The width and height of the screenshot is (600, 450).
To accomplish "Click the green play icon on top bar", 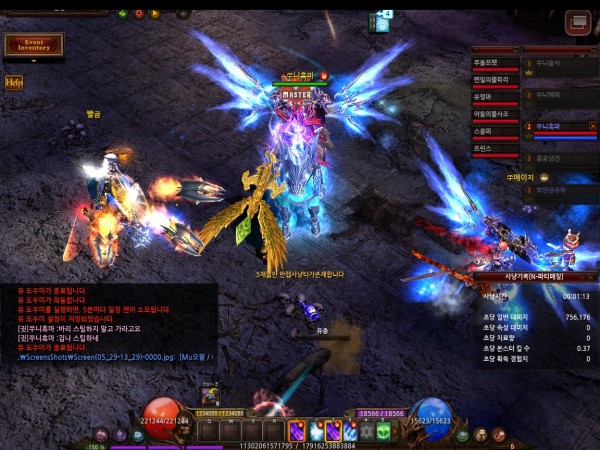I will (x=122, y=13).
